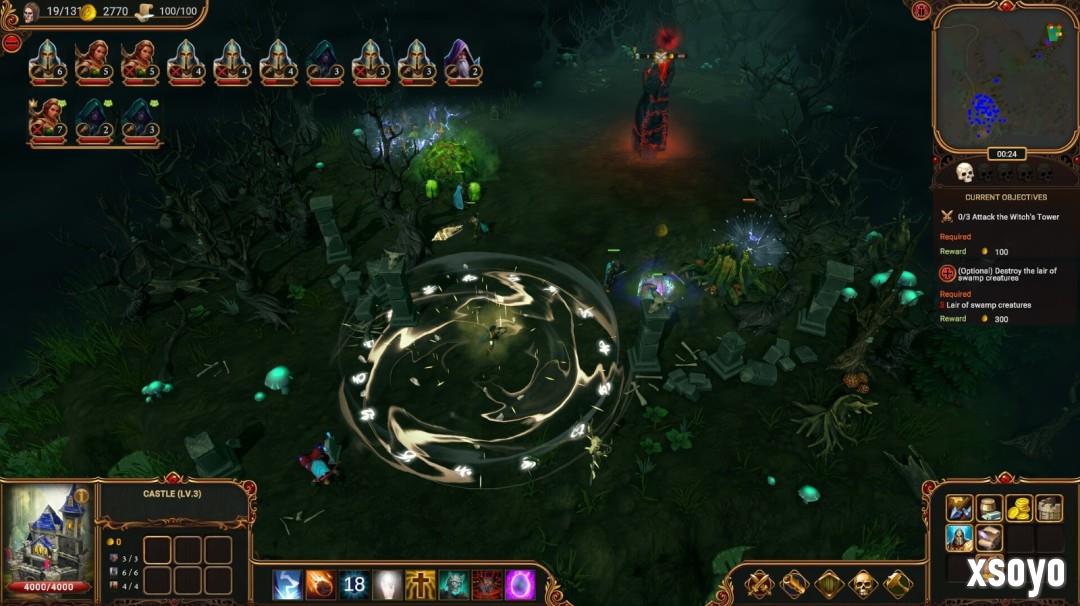This screenshot has height=606, width=1080.
Task: Place the skull flag marker
Action: [863, 584]
